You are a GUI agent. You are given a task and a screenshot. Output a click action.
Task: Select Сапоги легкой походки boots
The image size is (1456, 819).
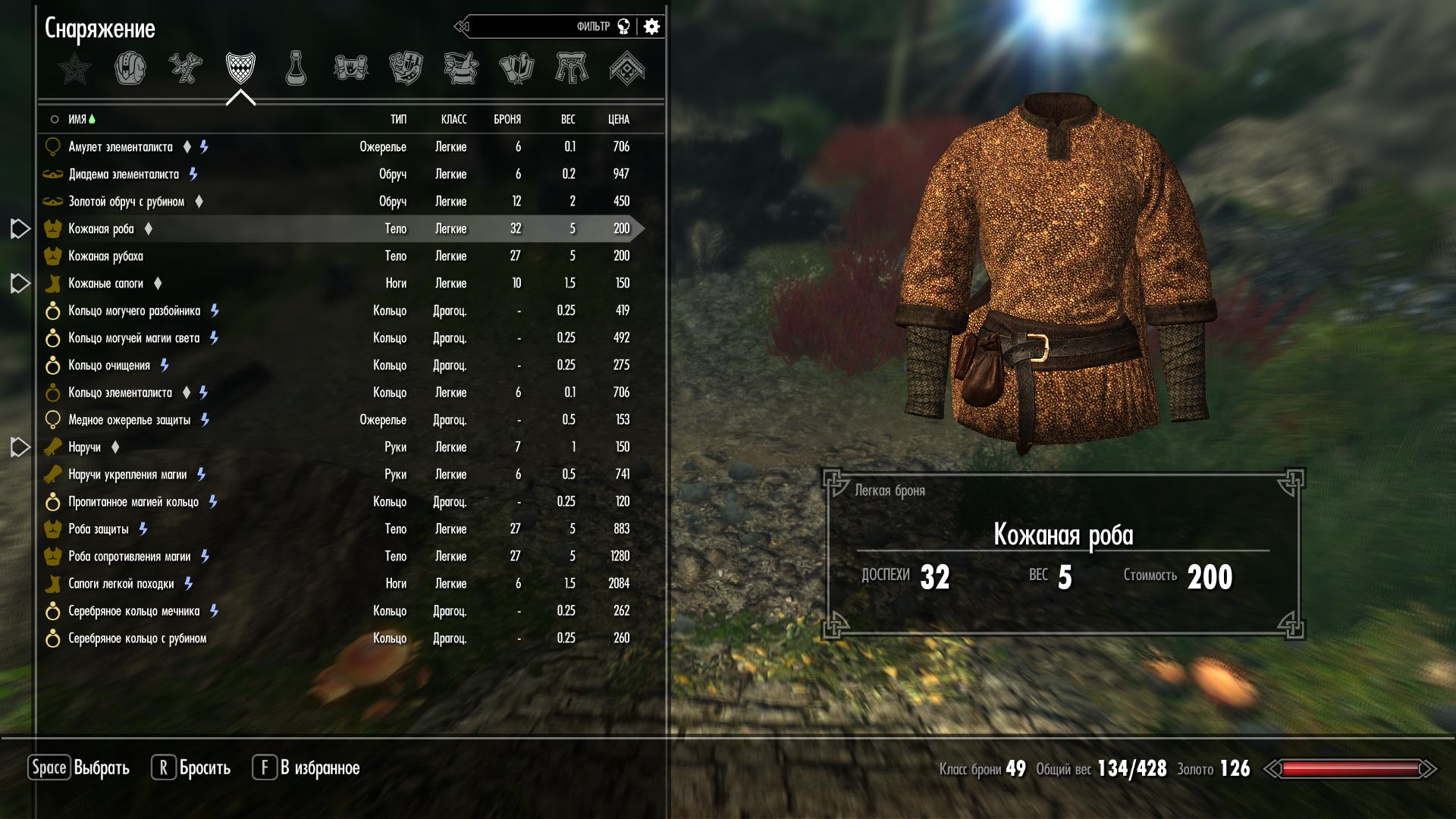(x=121, y=584)
